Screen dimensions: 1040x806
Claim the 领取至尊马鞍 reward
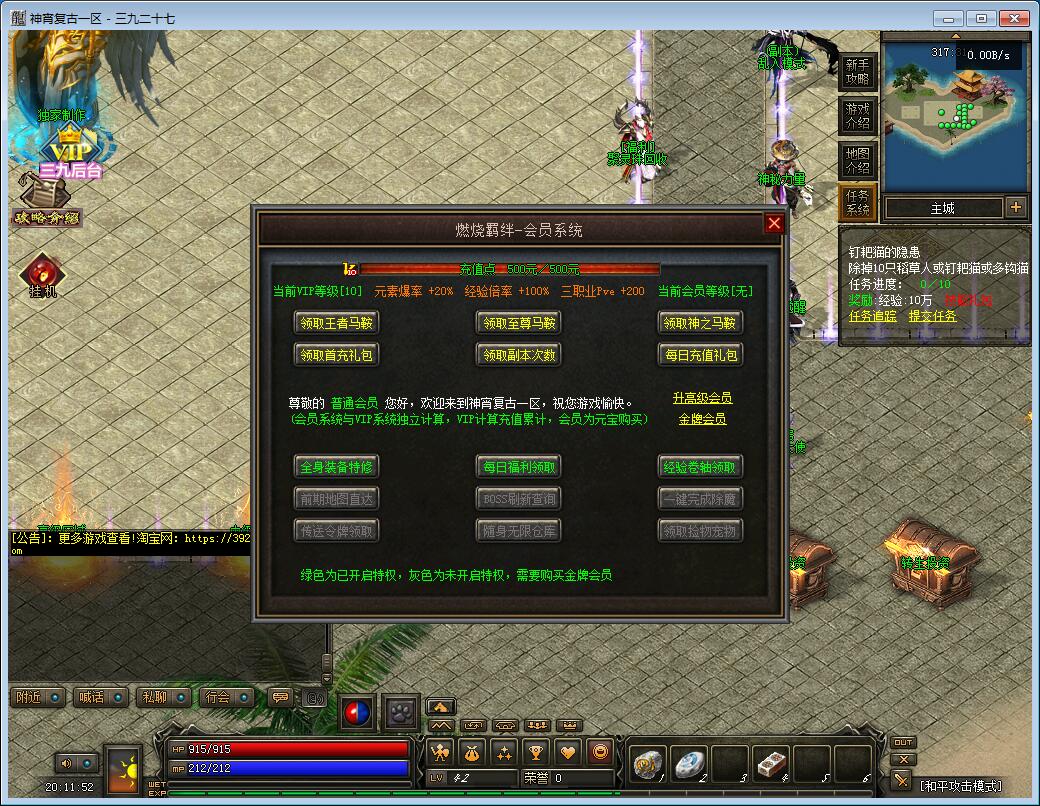(x=517, y=322)
